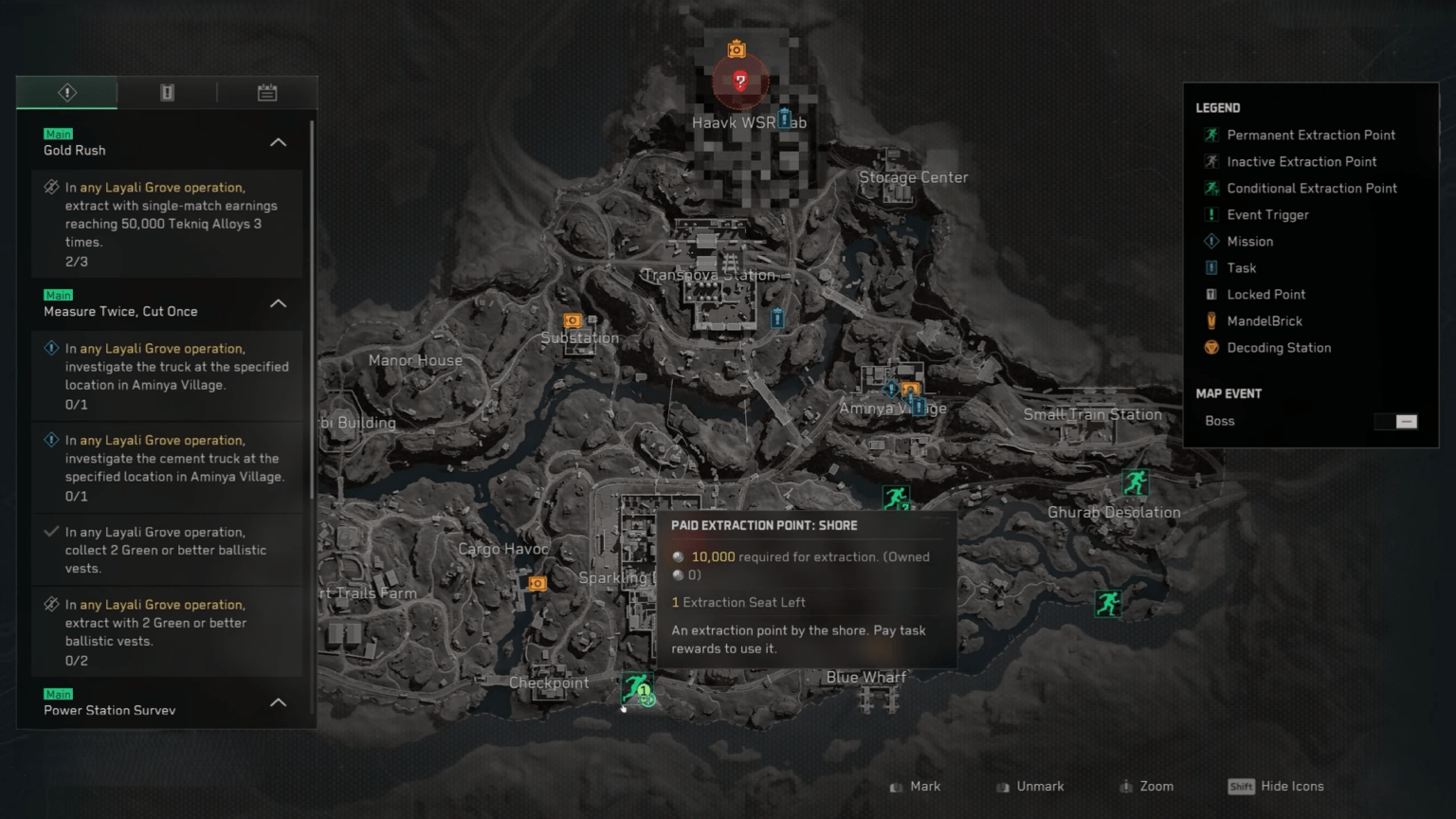
Task: Collapse the Measure Twice, Cut Once mission
Action: click(278, 303)
